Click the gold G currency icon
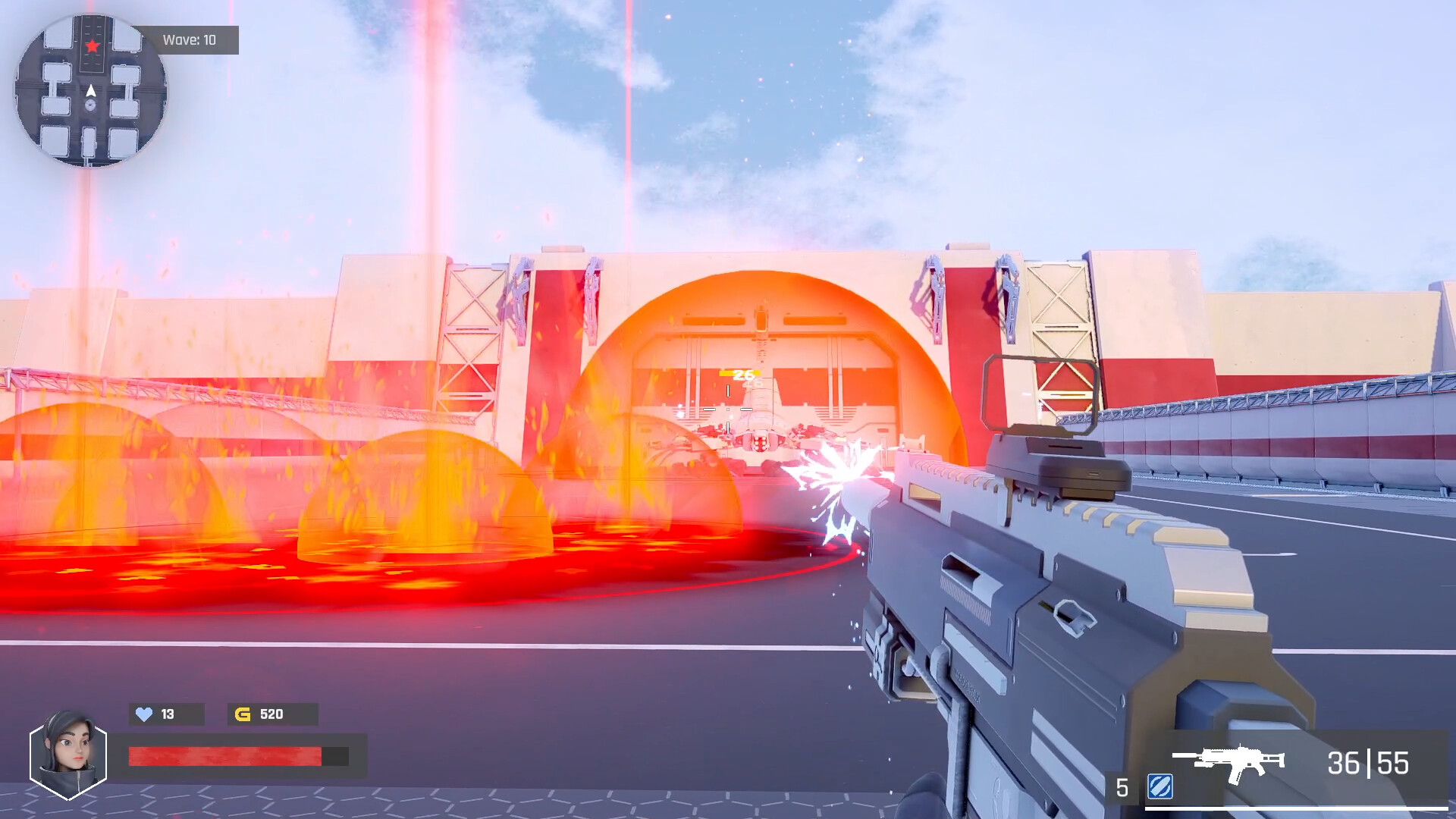 pyautogui.click(x=241, y=714)
